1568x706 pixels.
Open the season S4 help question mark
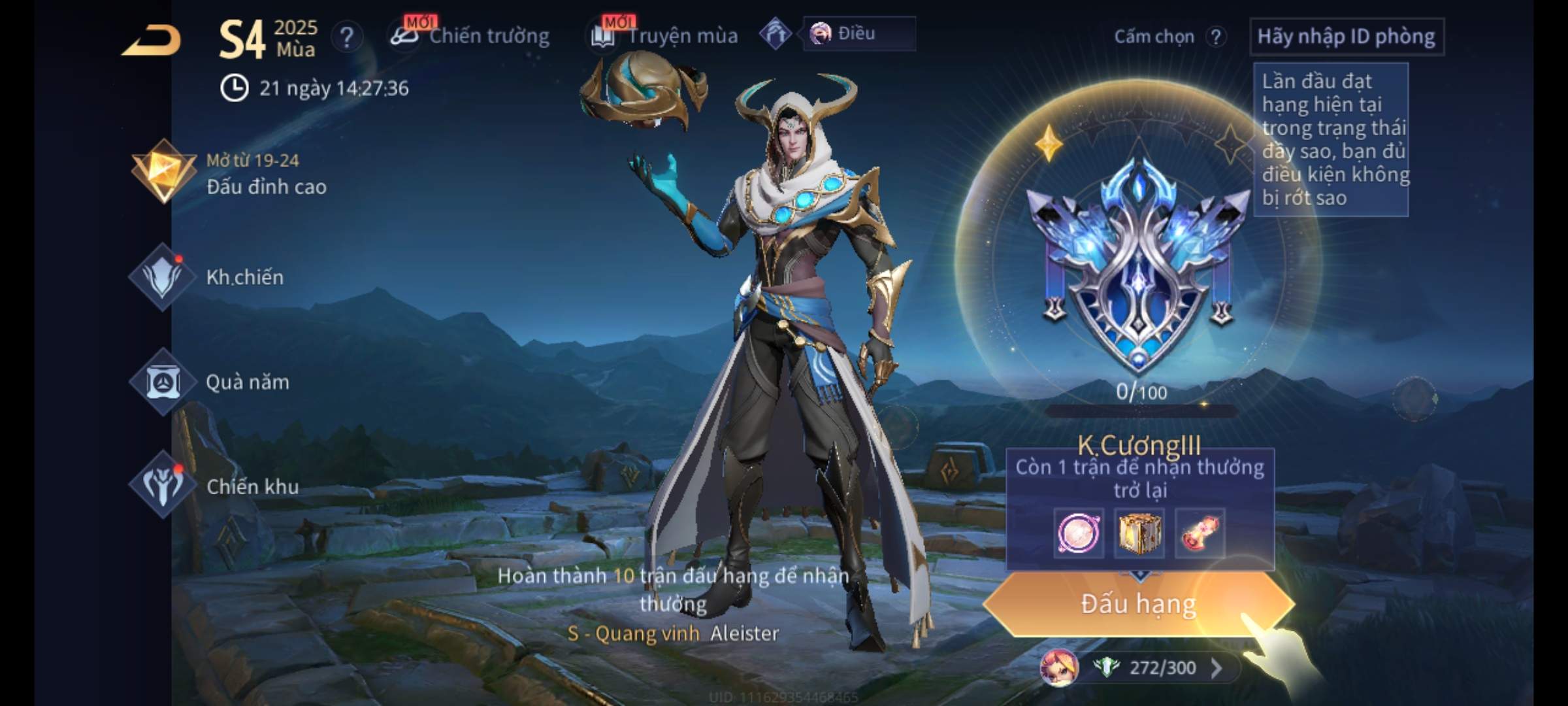[x=346, y=37]
